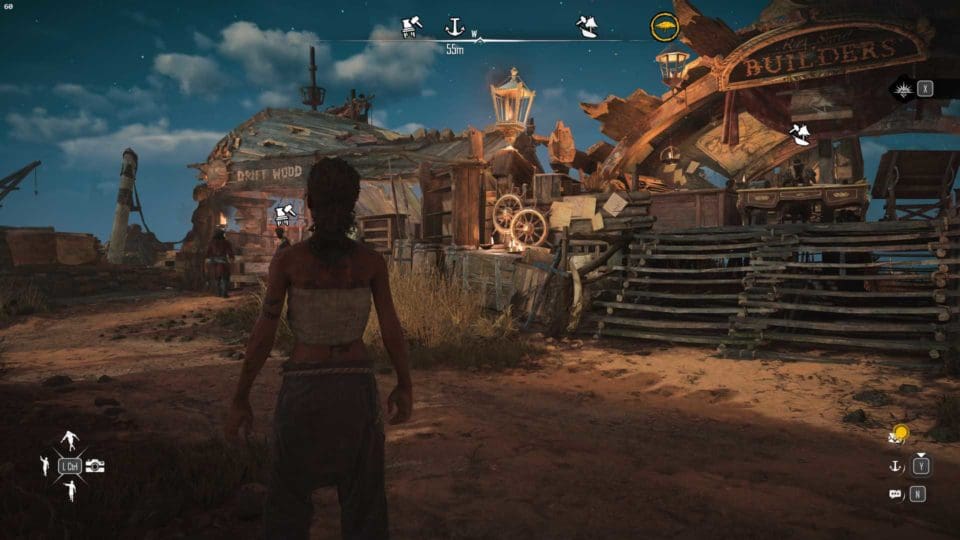Open chat via the speech bubble icon
Image resolution: width=960 pixels, height=540 pixels.
895,493
